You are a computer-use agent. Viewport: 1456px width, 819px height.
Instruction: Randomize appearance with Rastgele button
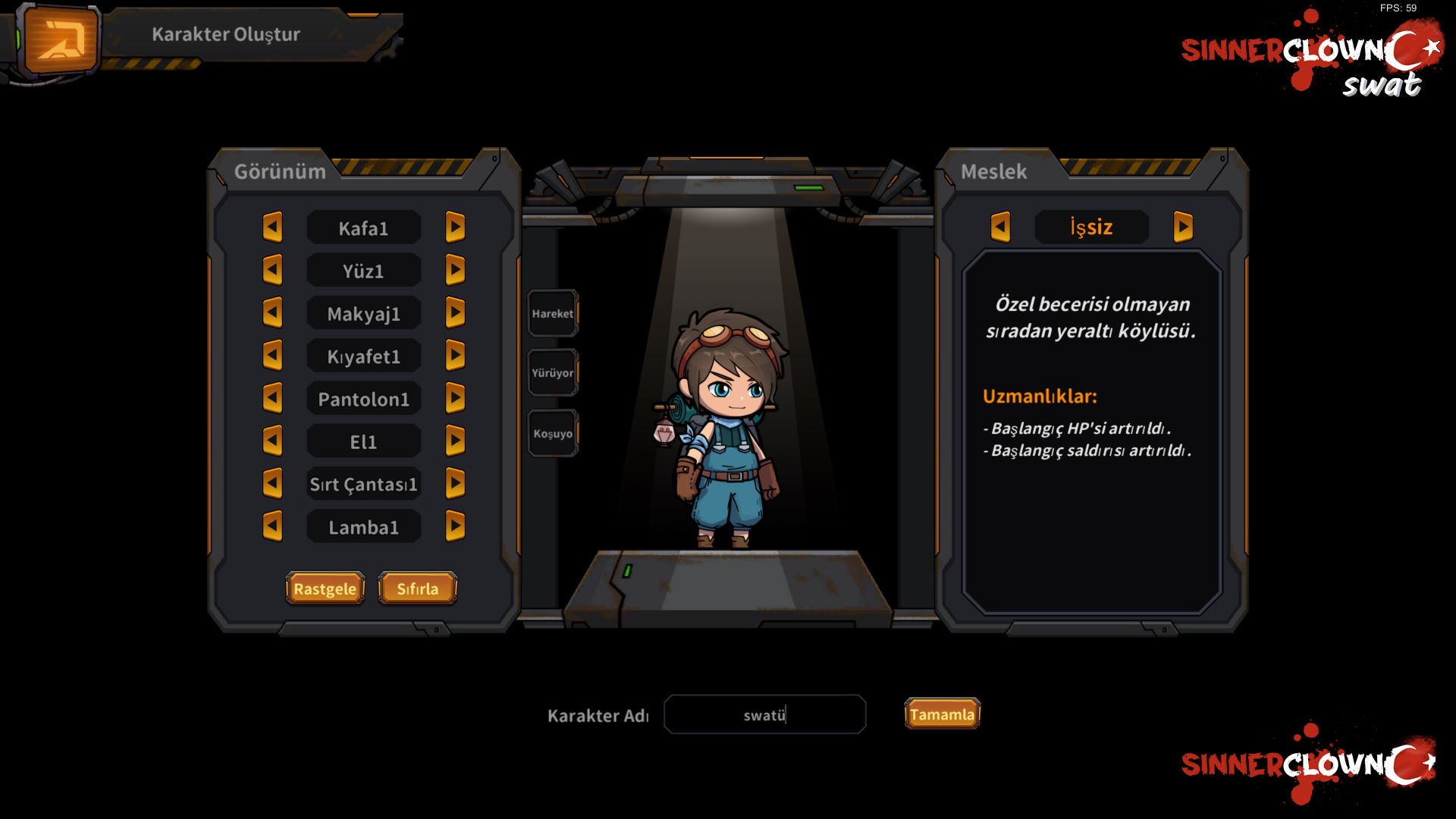[325, 588]
